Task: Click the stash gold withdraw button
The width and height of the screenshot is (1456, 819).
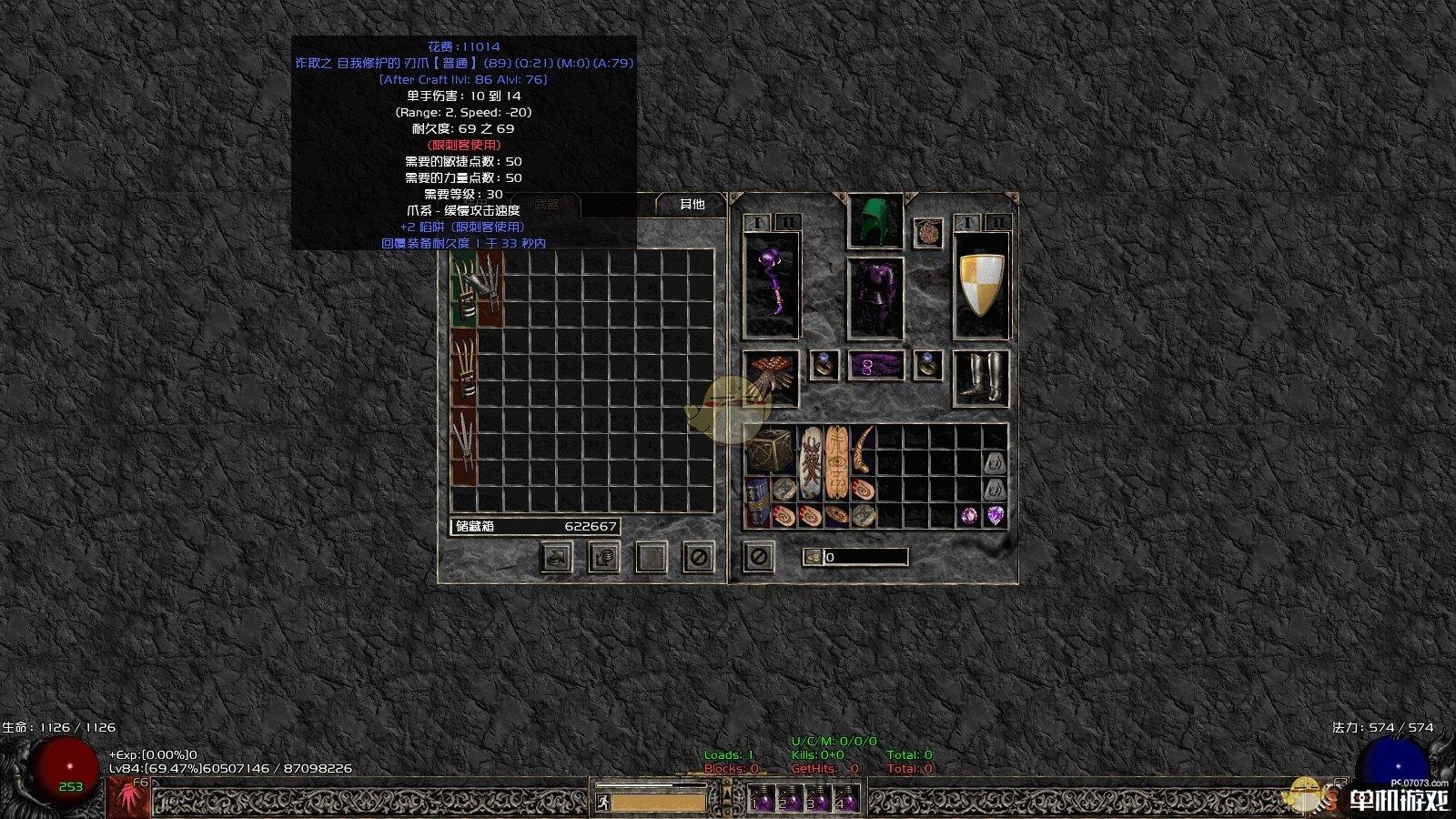Action: click(604, 556)
